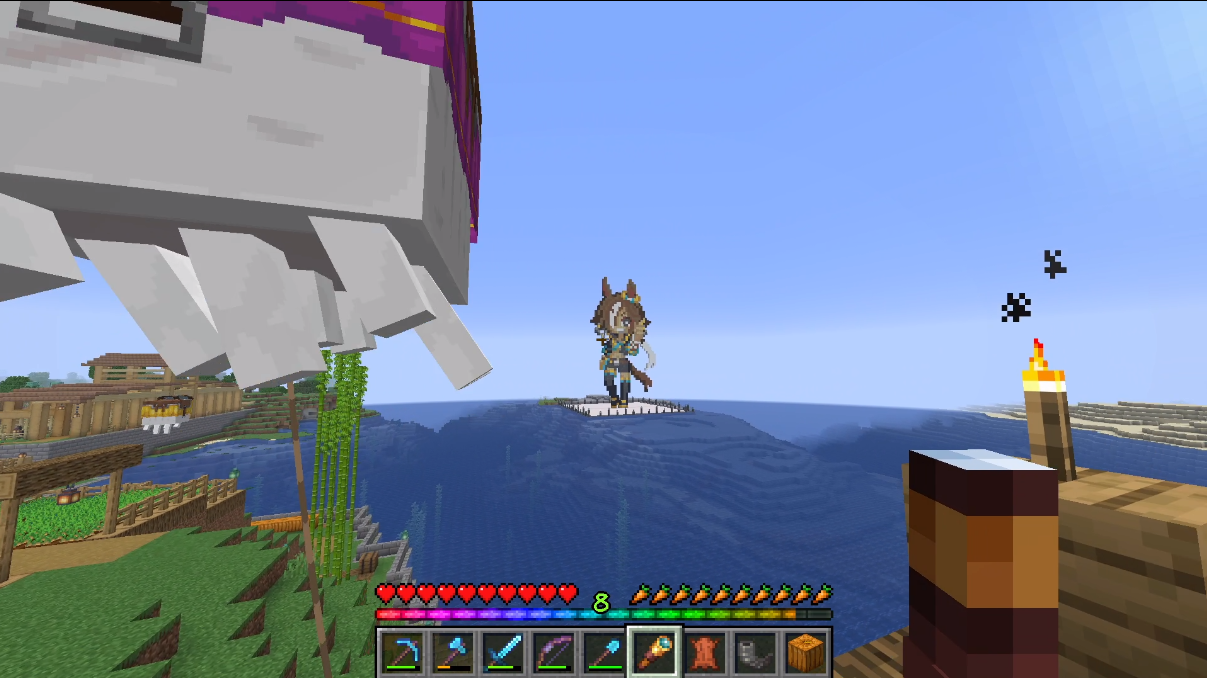Select the orange pumpkin block slot
The height and width of the screenshot is (678, 1207).
coord(806,653)
